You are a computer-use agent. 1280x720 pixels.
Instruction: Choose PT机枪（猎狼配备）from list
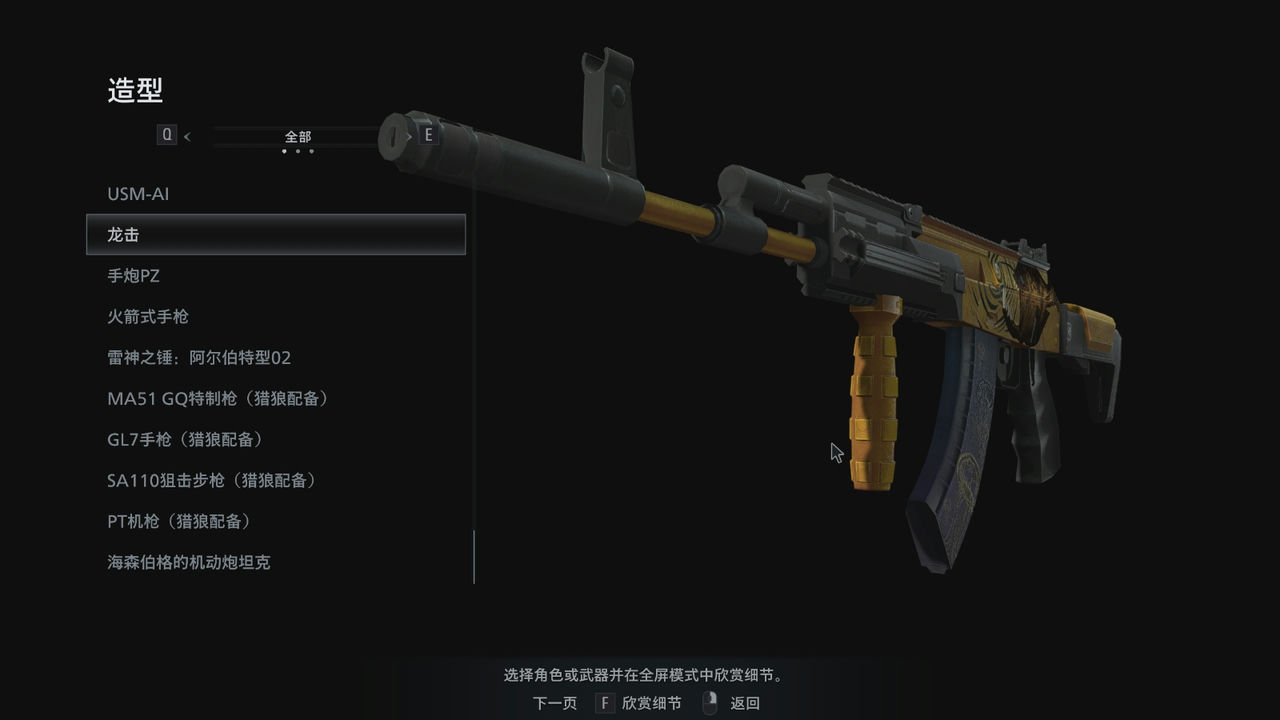point(179,522)
